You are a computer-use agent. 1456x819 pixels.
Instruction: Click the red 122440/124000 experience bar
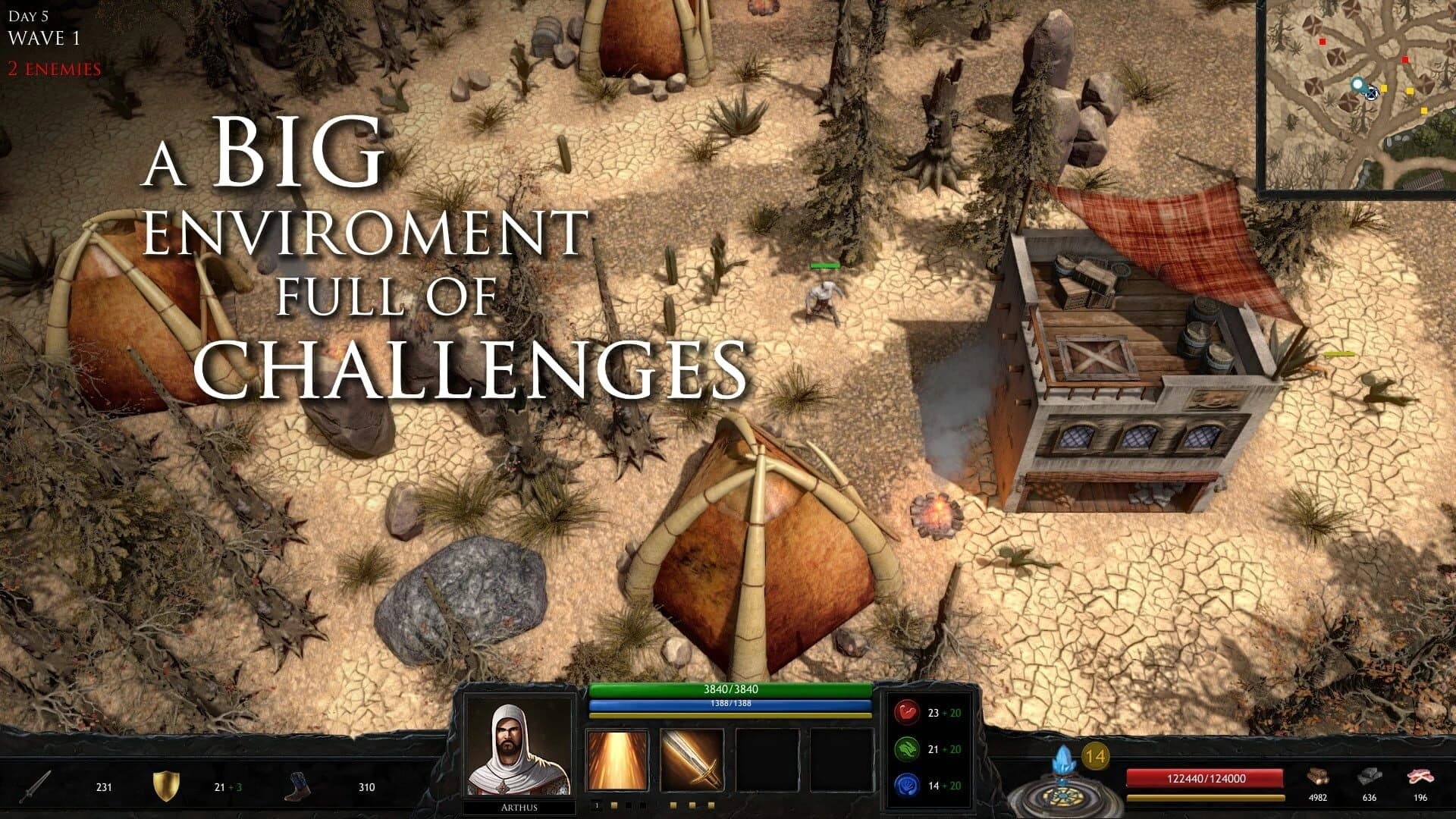tap(1206, 777)
